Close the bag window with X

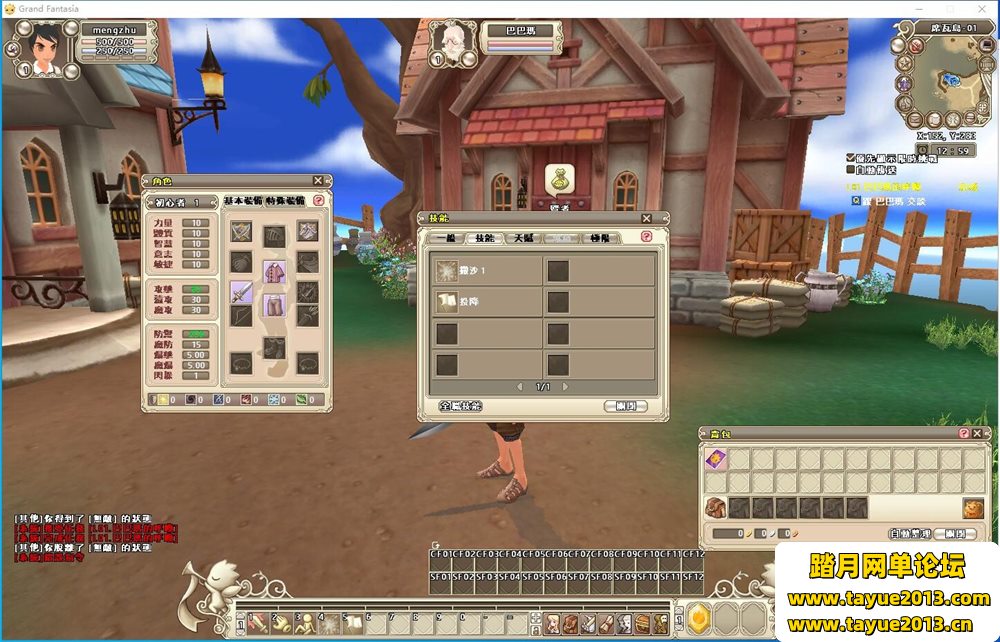tap(980, 433)
